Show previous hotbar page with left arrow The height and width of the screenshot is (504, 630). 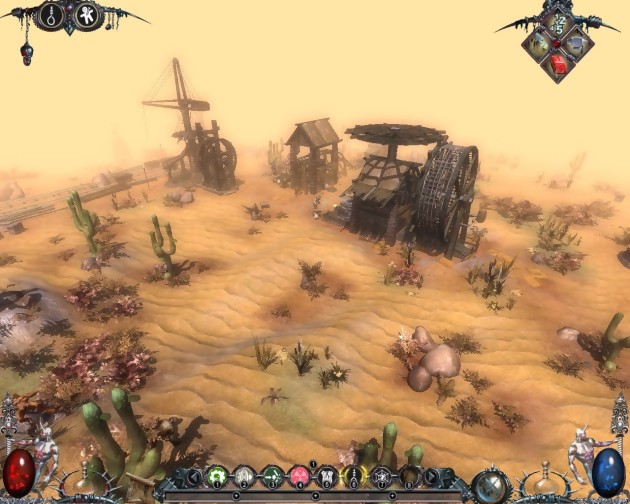click(x=194, y=478)
